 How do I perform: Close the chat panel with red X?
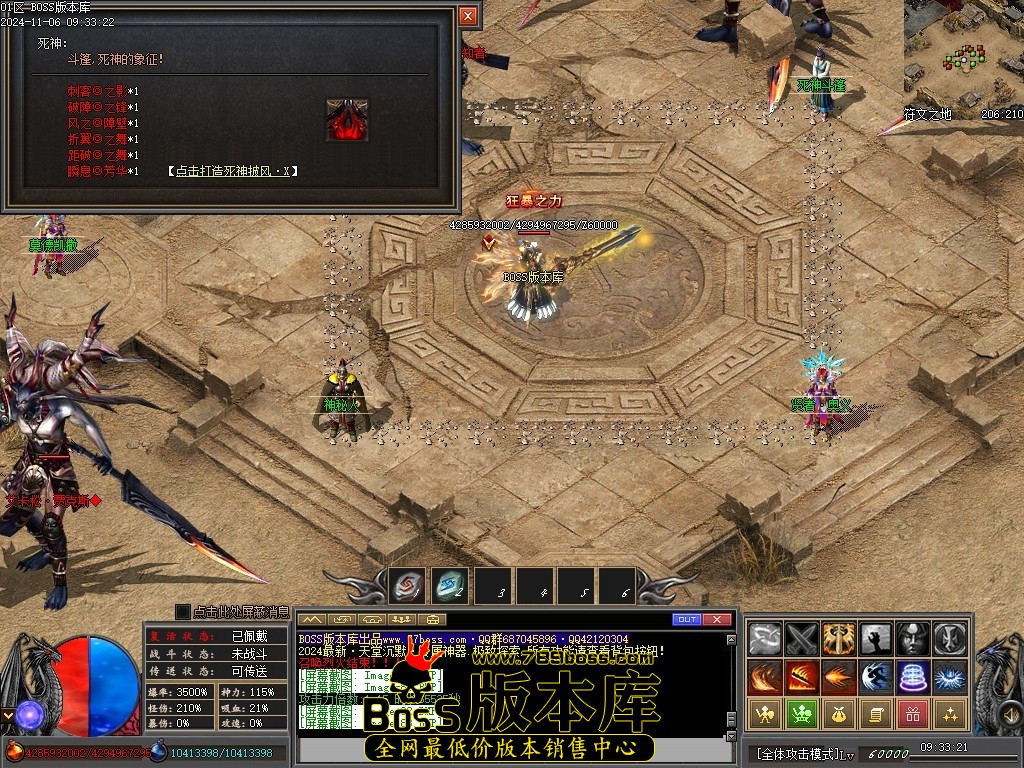click(x=717, y=620)
